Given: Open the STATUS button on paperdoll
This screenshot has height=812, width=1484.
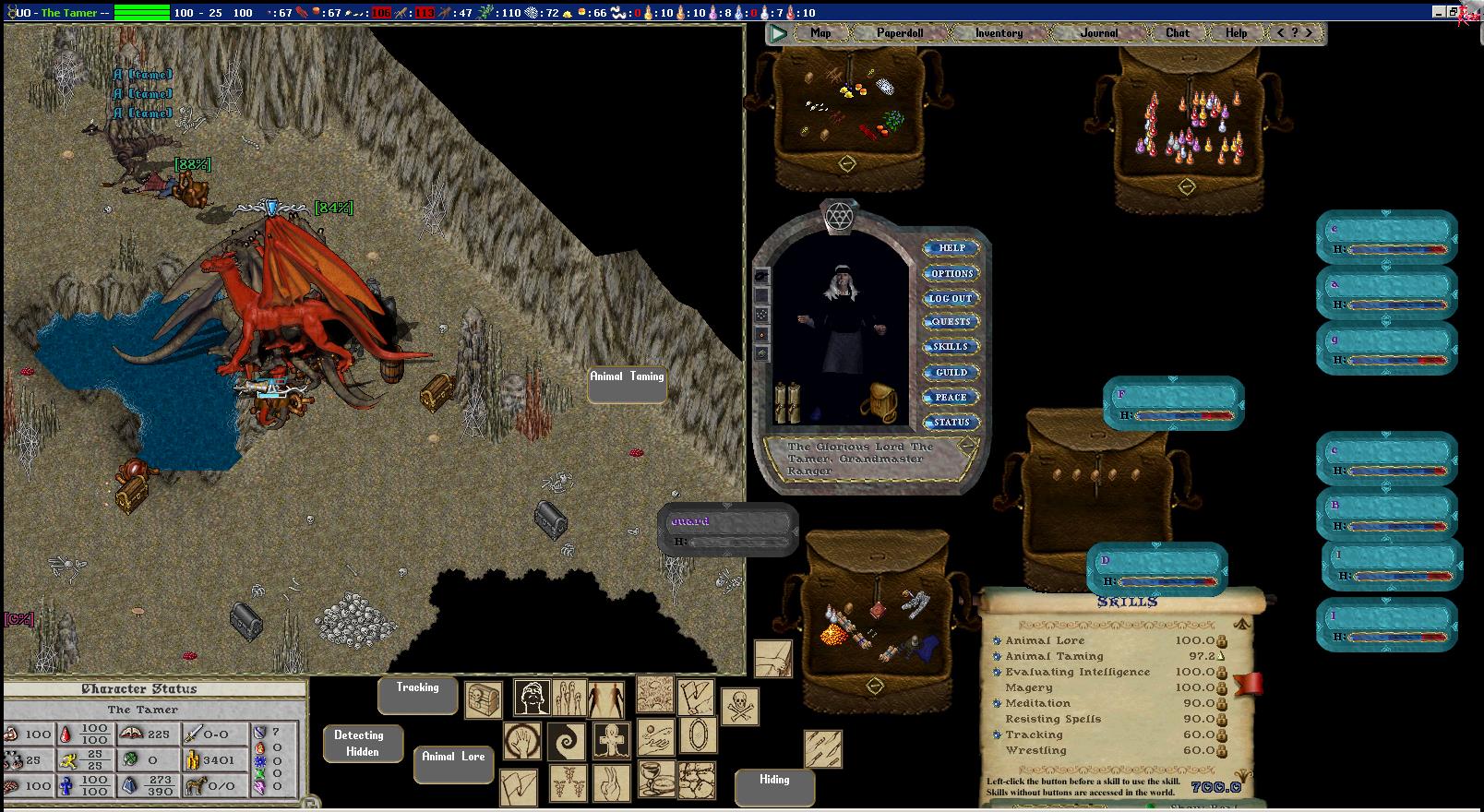Looking at the screenshot, I should (951, 423).
